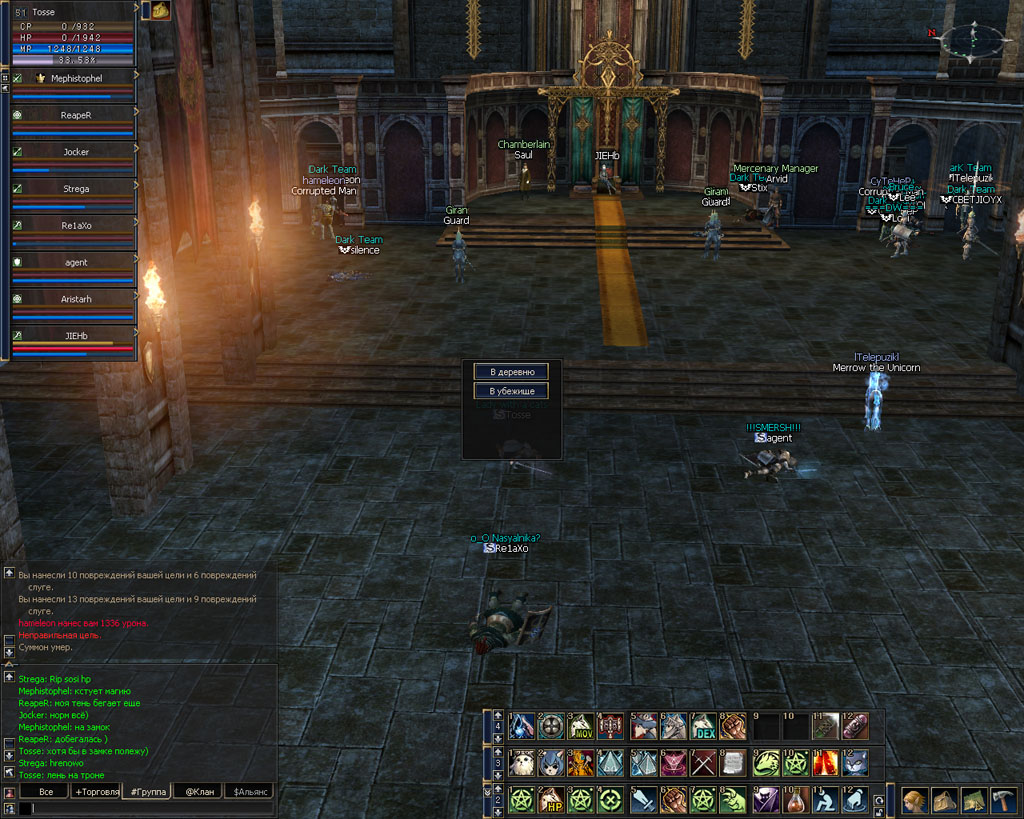Select party member Strega
The image size is (1024, 819).
(x=76, y=188)
